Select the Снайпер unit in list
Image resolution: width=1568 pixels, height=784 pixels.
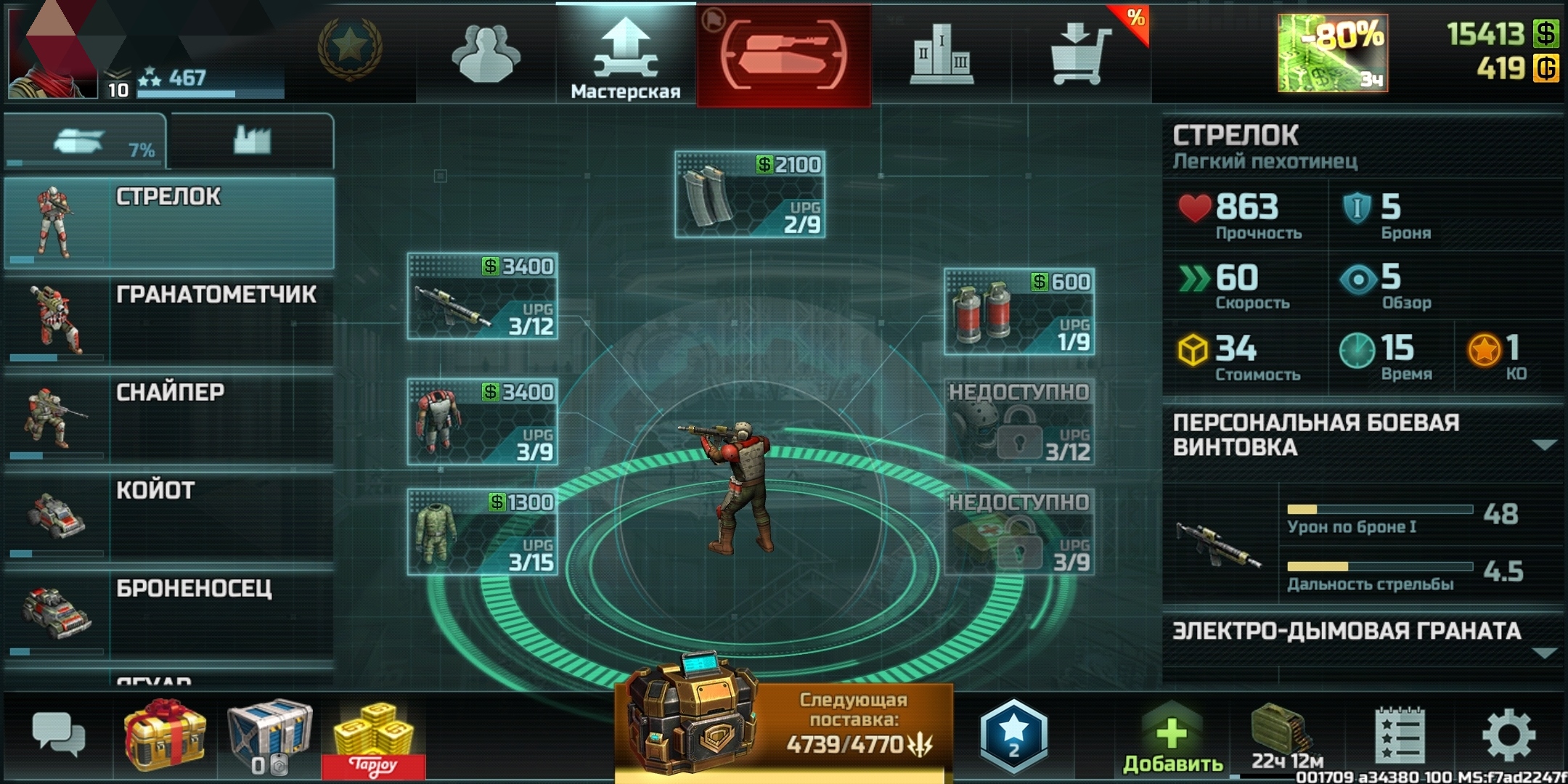click(168, 417)
